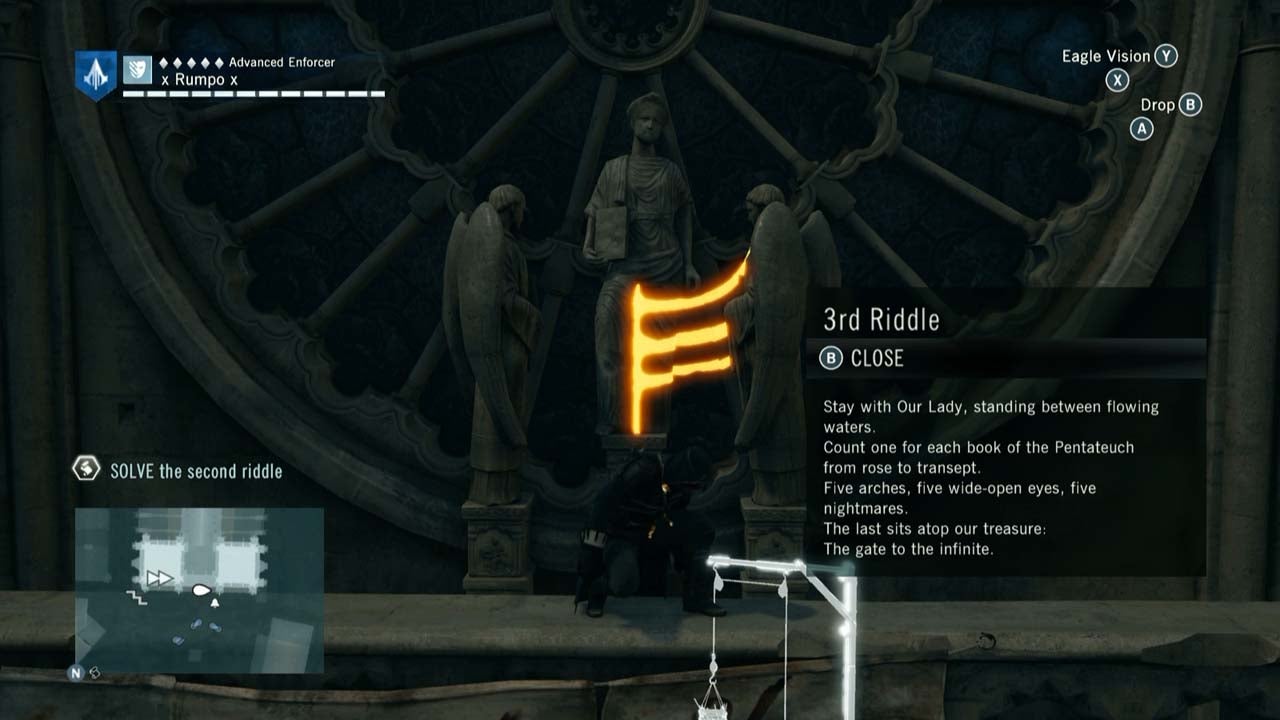Select the N compass indicator below minimap
Viewport: 1280px width, 720px height.
75,671
